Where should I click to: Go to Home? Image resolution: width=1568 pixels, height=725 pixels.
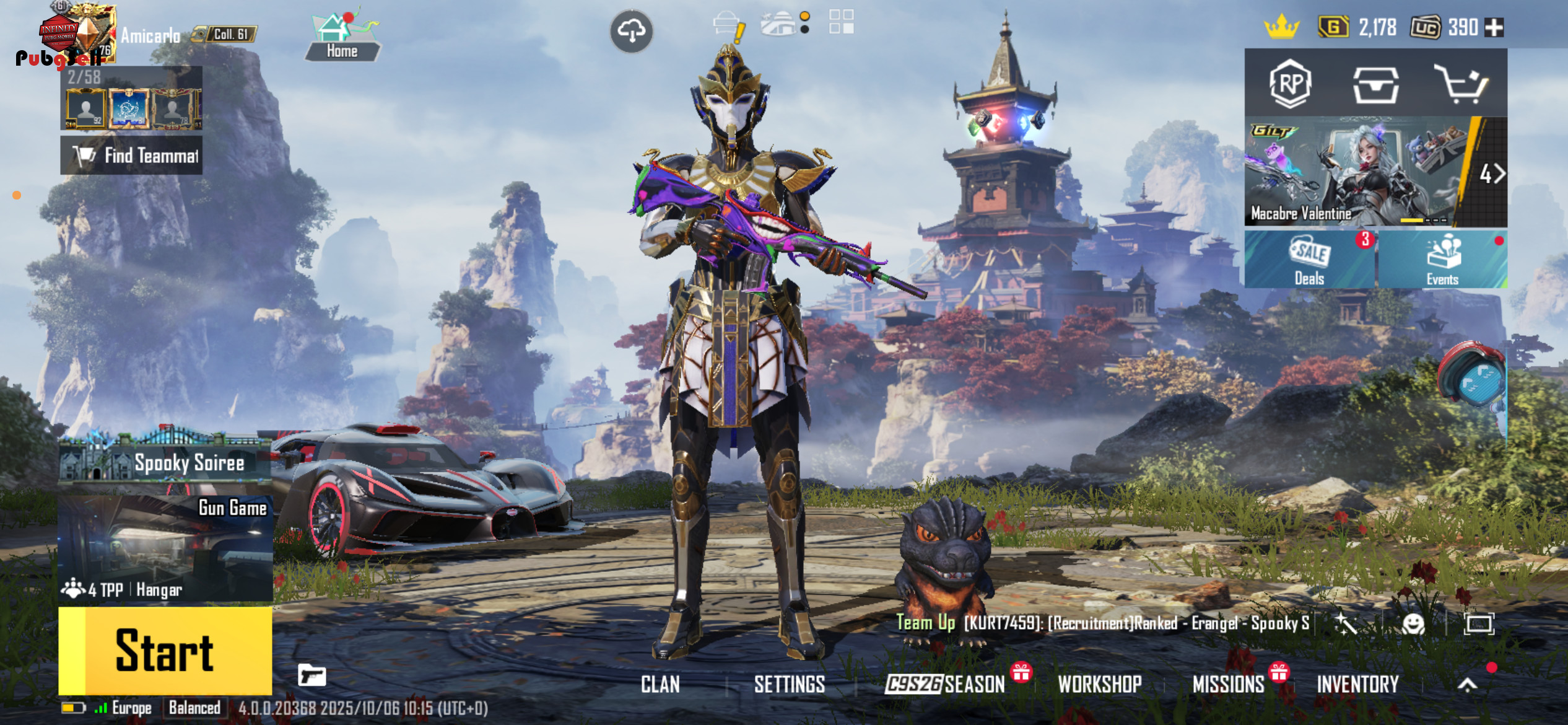pos(342,38)
